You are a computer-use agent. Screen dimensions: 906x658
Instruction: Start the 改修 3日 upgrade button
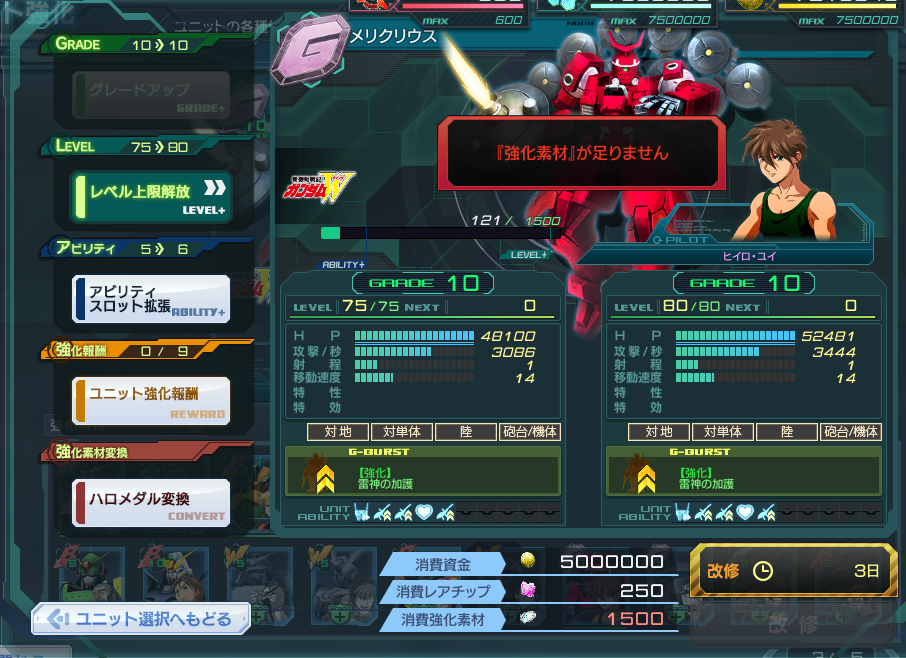point(792,571)
